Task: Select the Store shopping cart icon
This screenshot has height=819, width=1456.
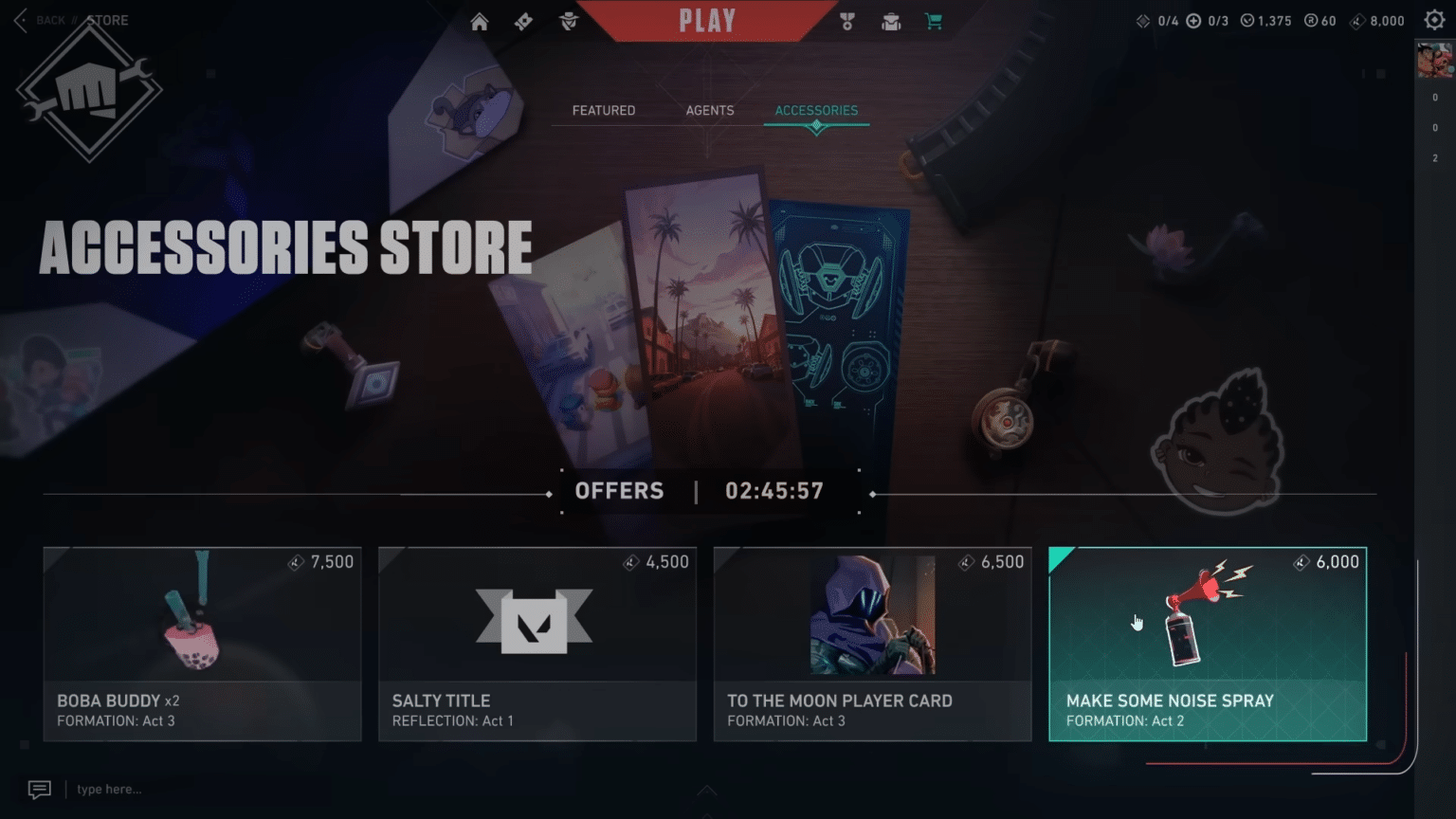Action: [x=933, y=21]
